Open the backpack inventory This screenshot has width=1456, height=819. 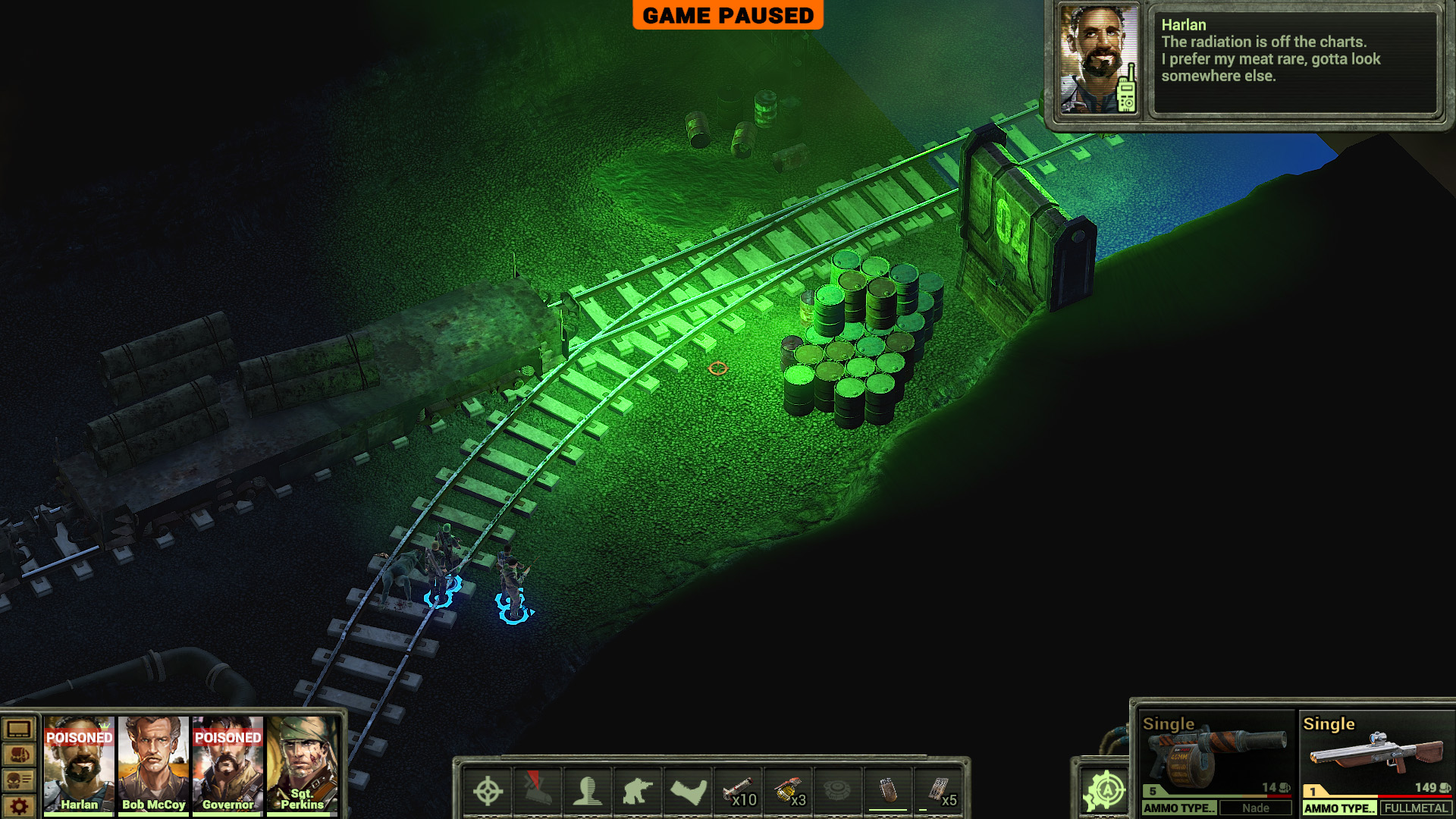pos(19,755)
